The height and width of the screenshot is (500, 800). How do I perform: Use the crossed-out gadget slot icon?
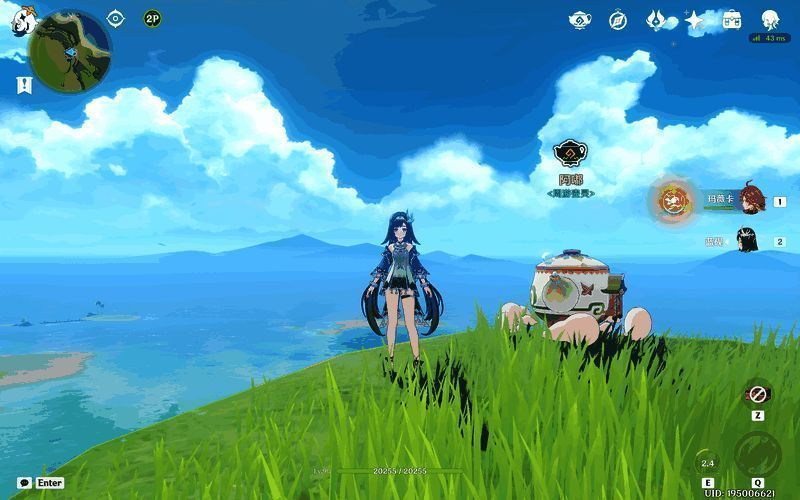tap(758, 393)
